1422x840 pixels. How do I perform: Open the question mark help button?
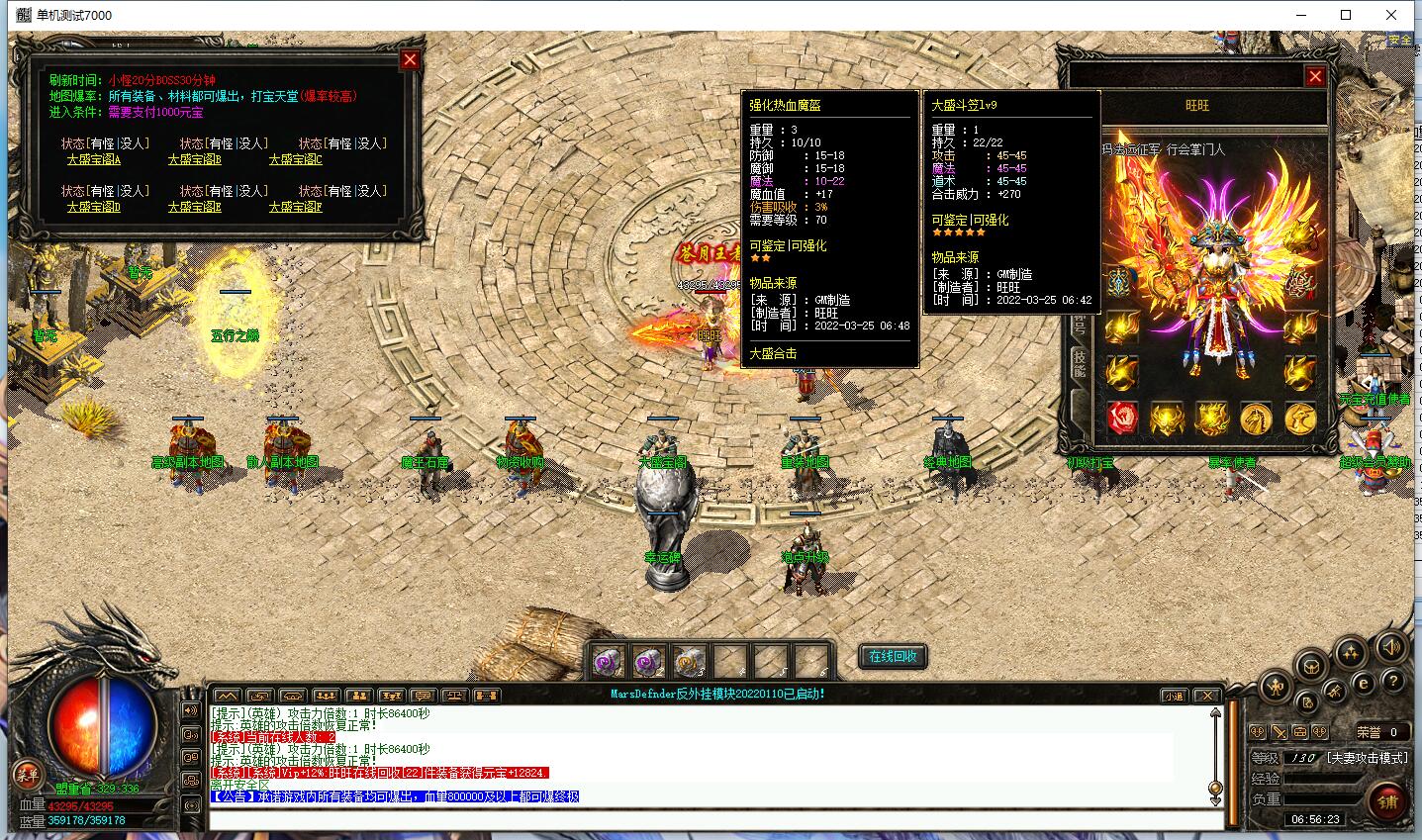pos(1392,682)
